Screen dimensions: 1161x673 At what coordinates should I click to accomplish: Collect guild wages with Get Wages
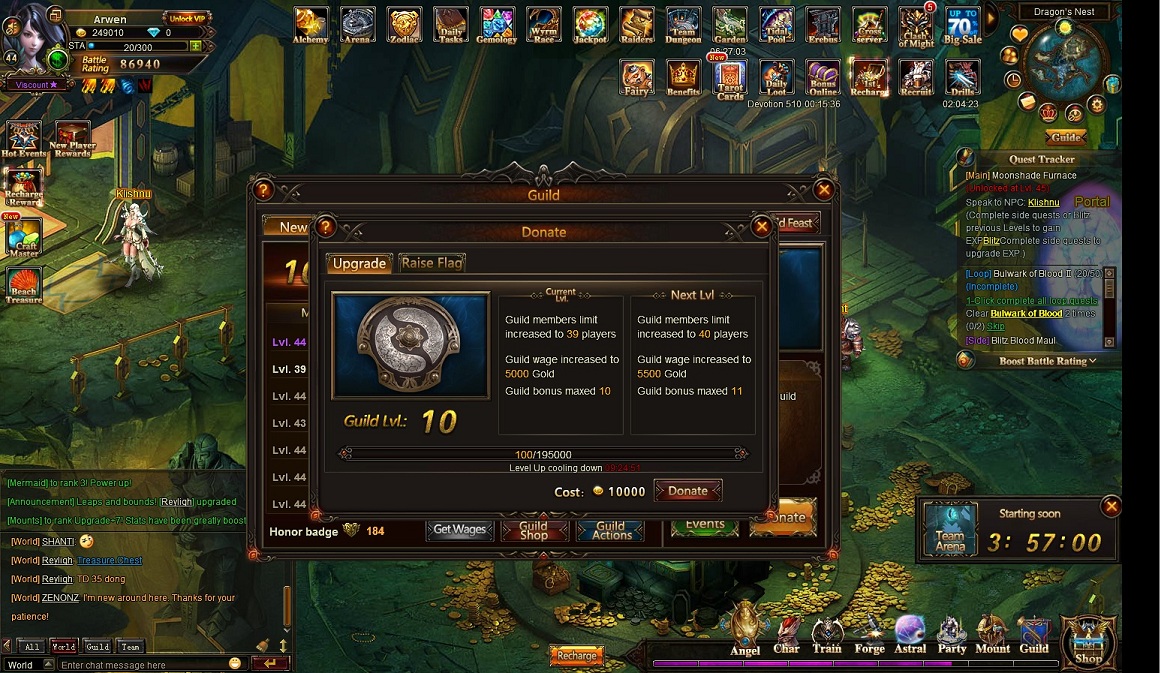coord(459,530)
